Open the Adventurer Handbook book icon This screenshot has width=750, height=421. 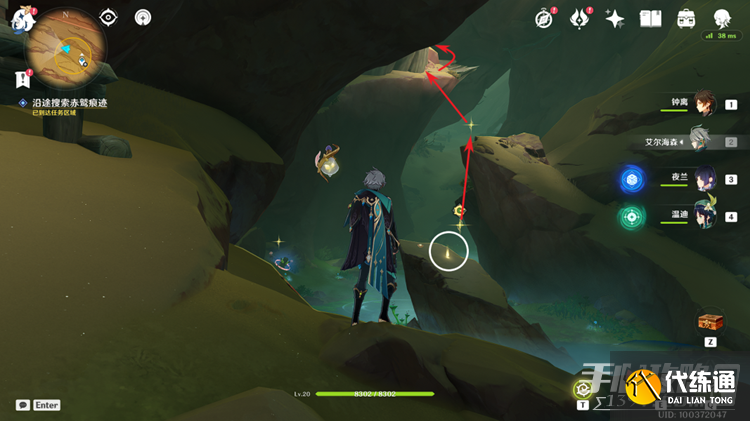click(x=651, y=18)
